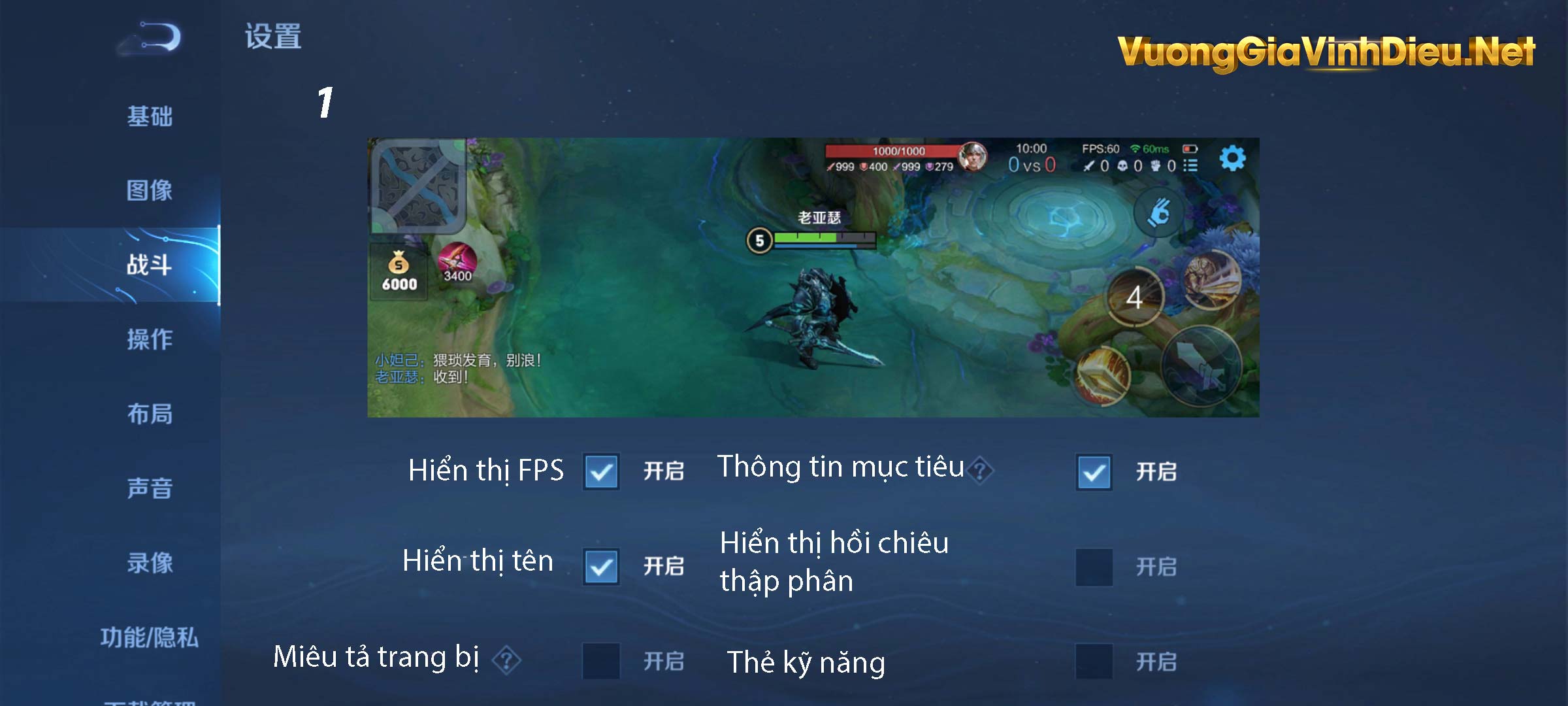The height and width of the screenshot is (706, 1568).
Task: Open the 声音 sound settings tab
Action: pyautogui.click(x=149, y=487)
